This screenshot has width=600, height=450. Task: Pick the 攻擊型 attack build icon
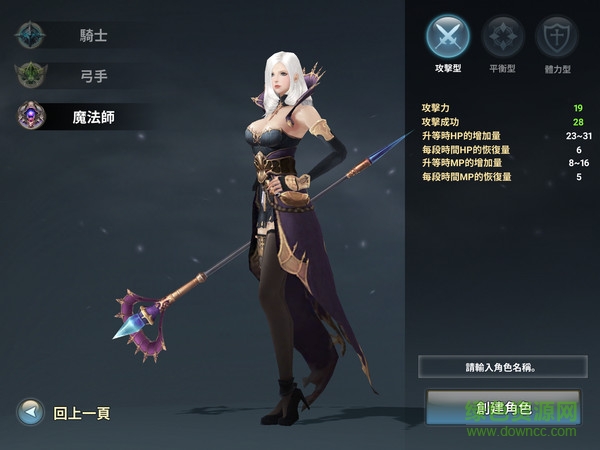448,38
